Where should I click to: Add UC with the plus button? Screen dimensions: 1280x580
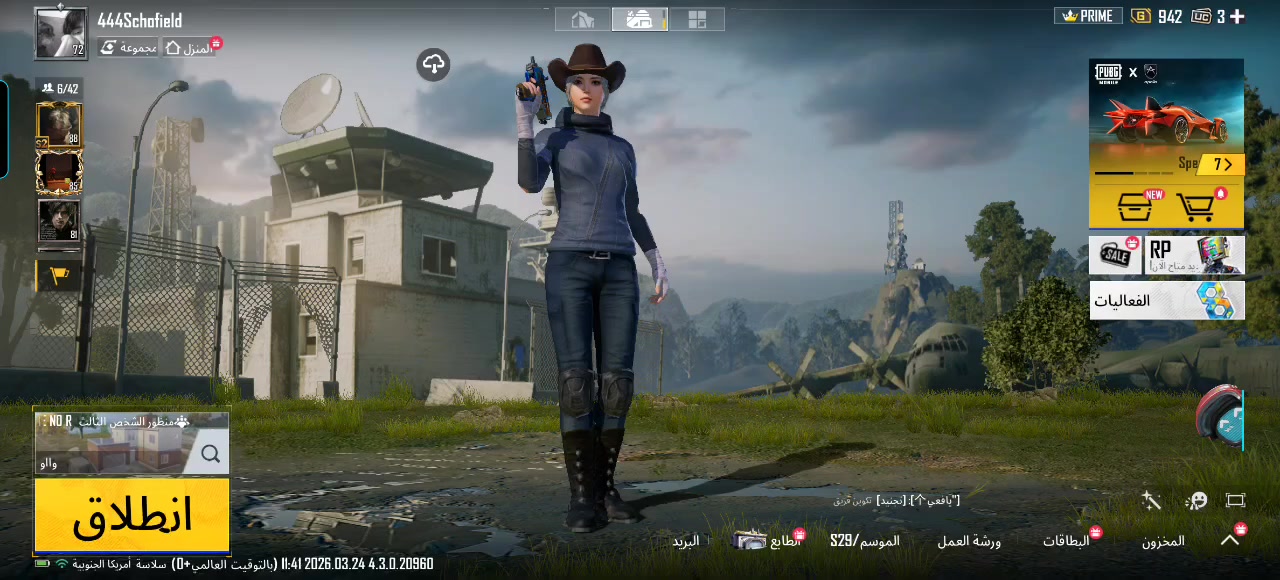(x=1237, y=16)
